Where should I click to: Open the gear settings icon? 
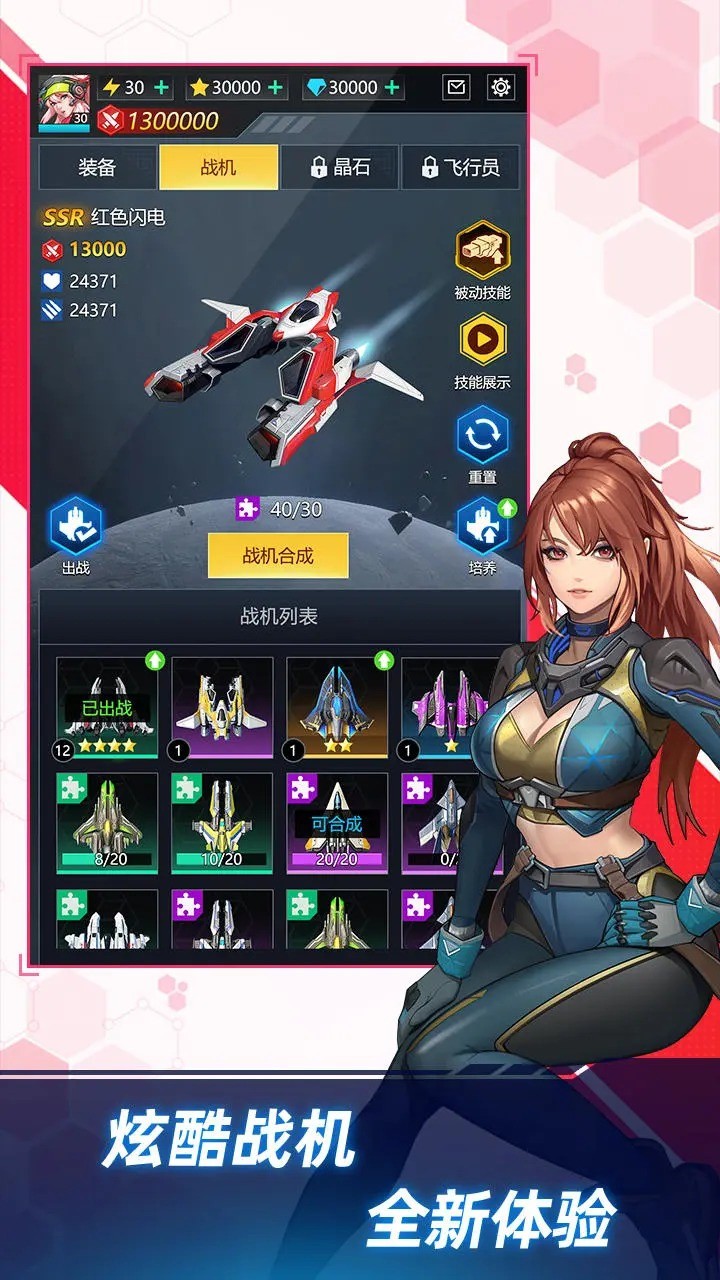tap(501, 87)
